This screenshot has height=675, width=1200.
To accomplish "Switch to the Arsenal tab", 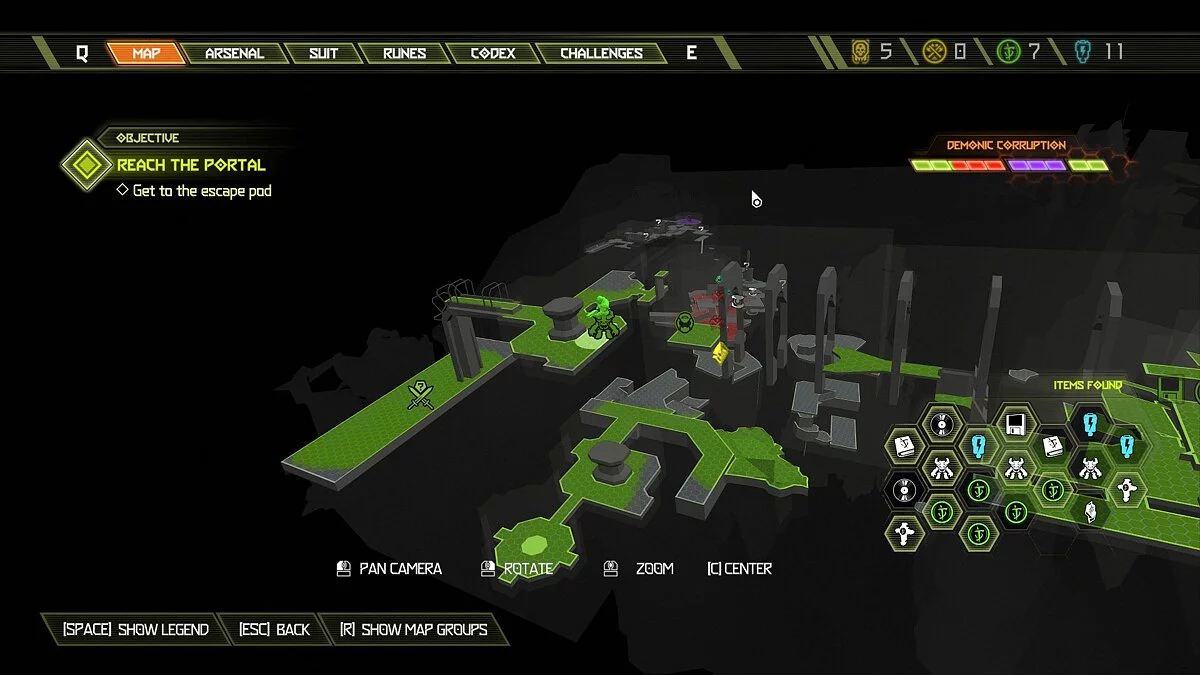I will pos(234,53).
